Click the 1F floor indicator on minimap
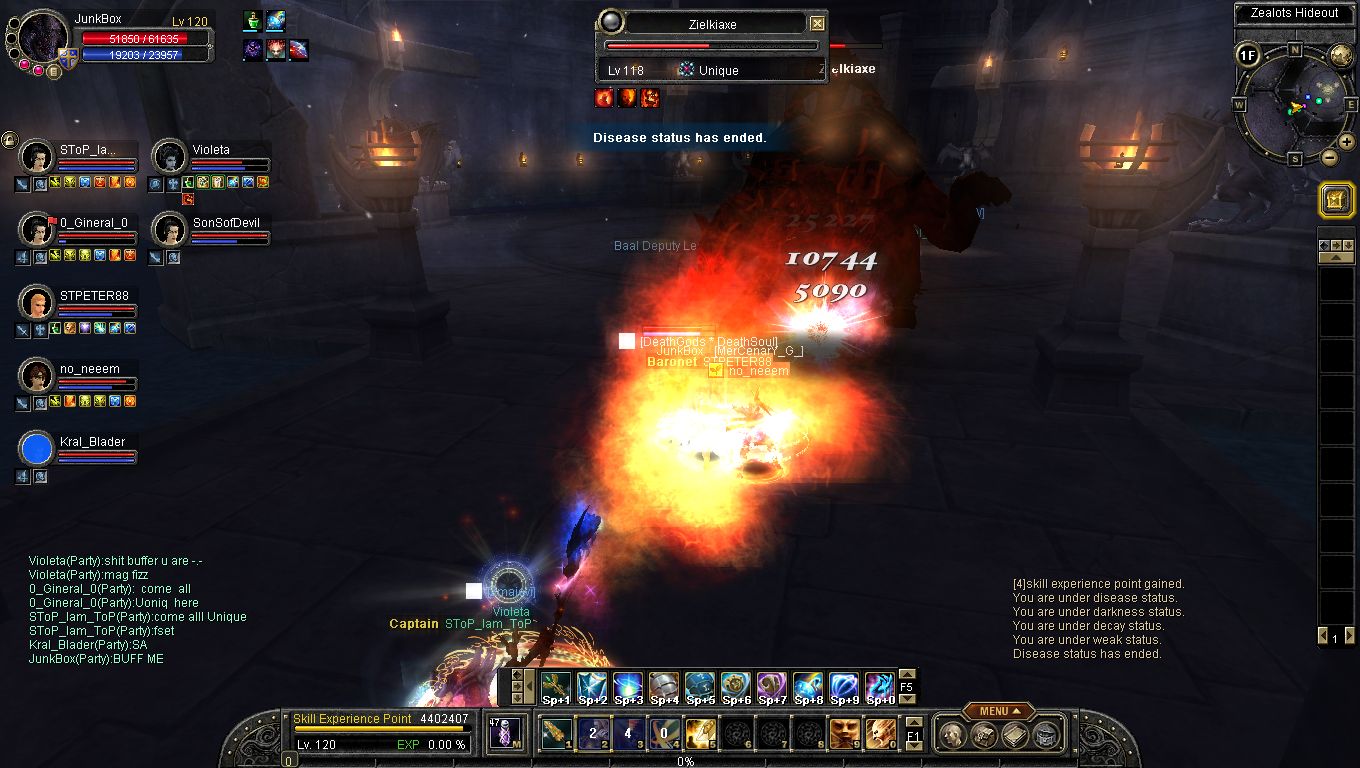 pyautogui.click(x=1247, y=55)
